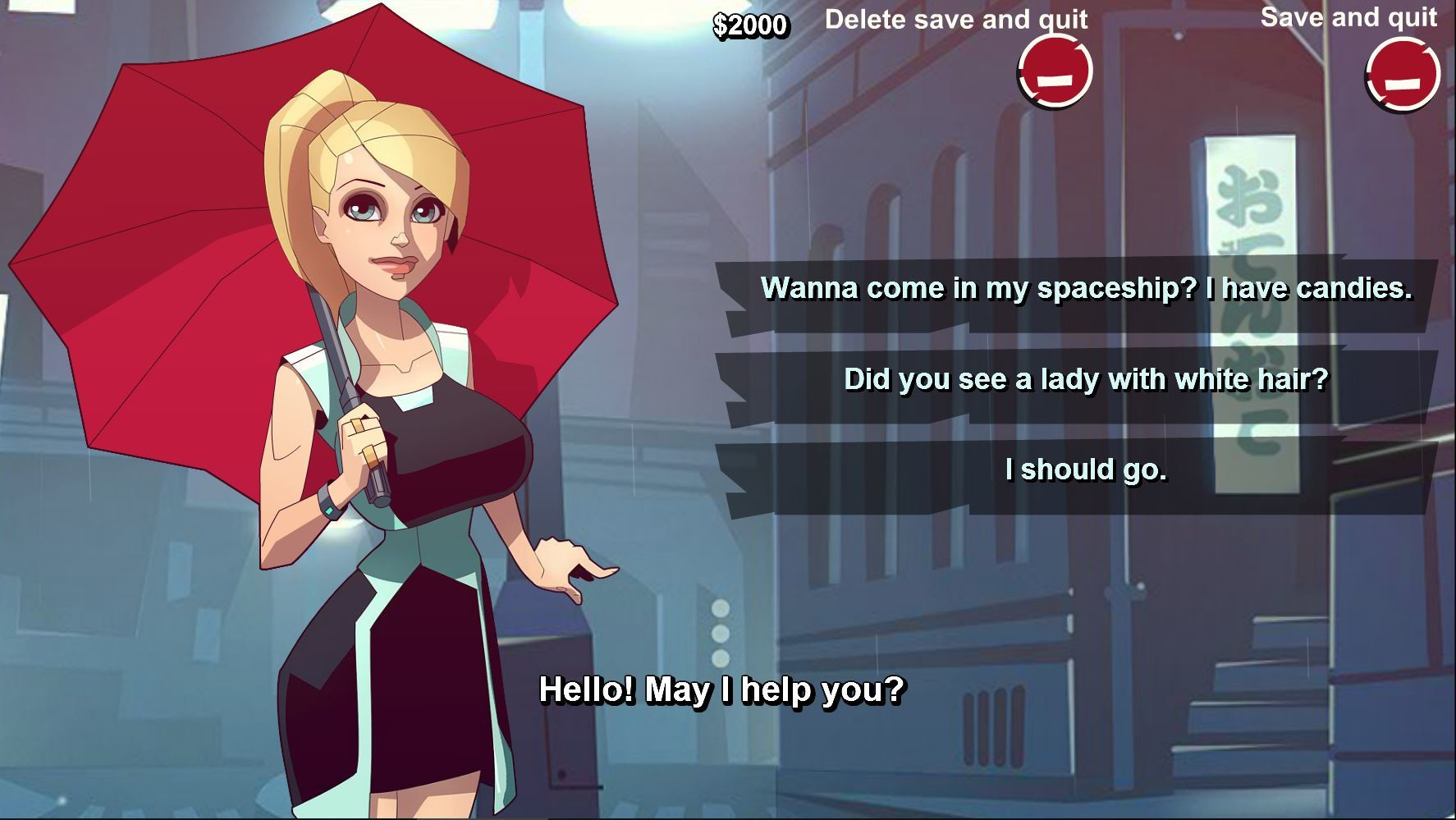Ask about the lady with white hair
The height and width of the screenshot is (820, 1456).
[x=1086, y=379]
